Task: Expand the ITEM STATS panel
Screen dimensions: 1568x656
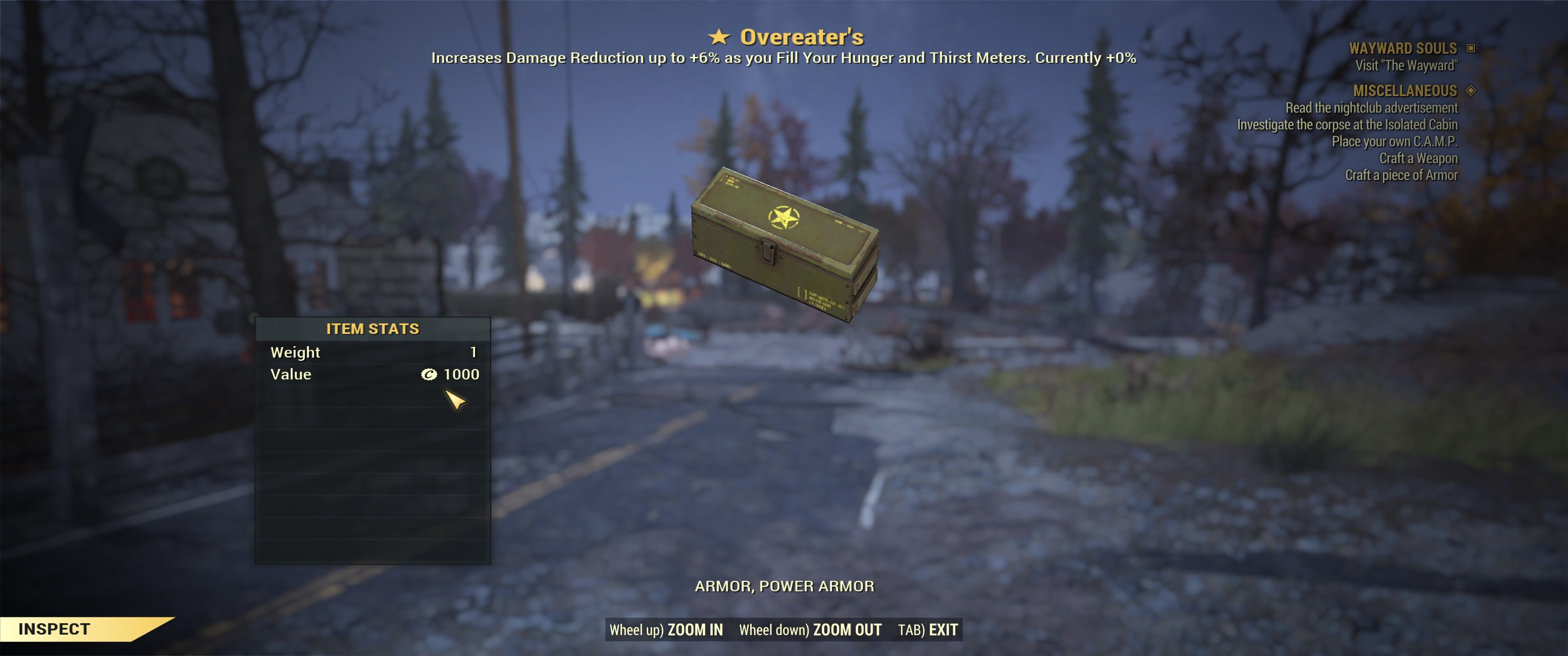Action: [372, 328]
